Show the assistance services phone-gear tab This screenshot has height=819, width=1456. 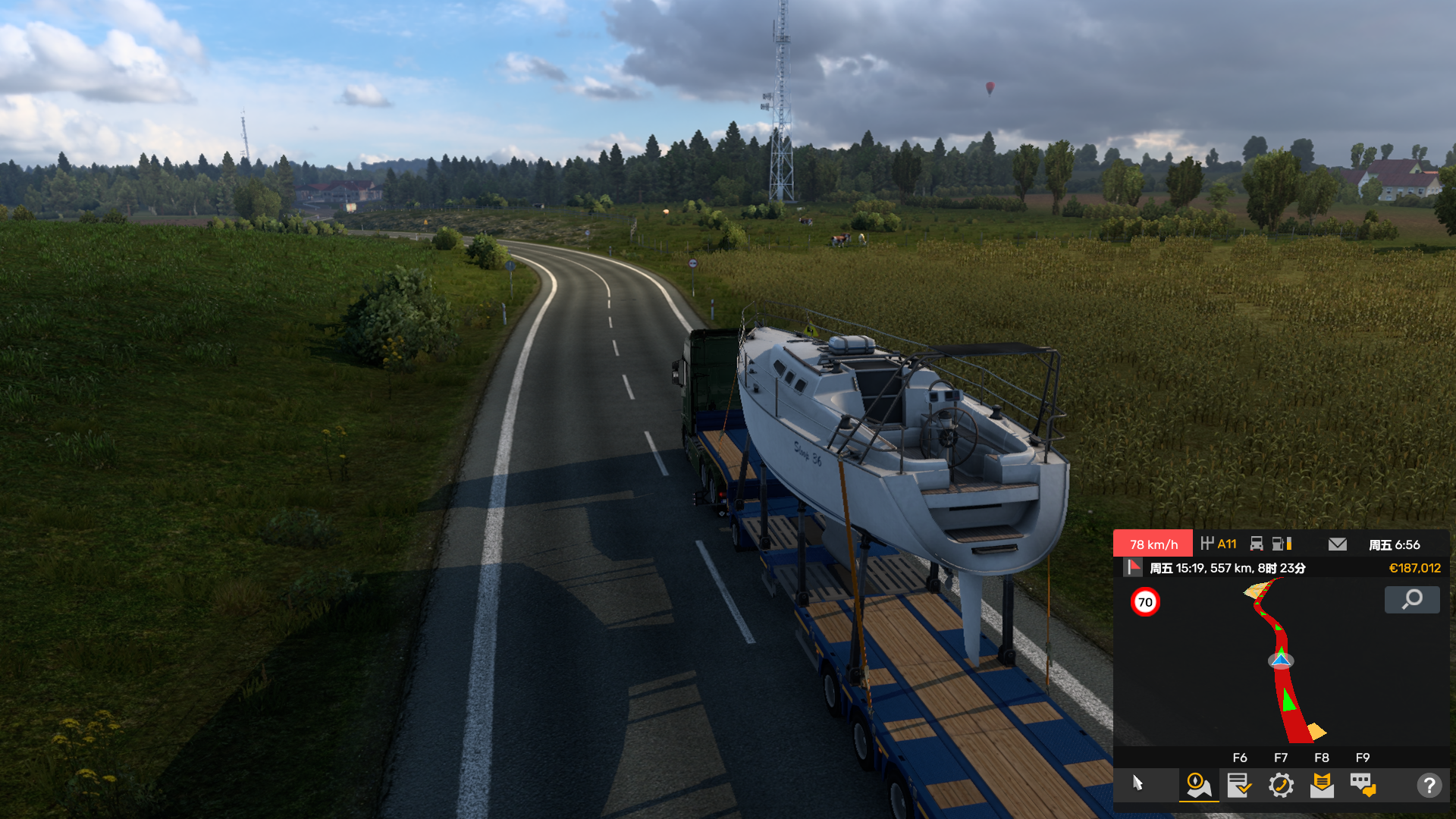(x=1281, y=785)
